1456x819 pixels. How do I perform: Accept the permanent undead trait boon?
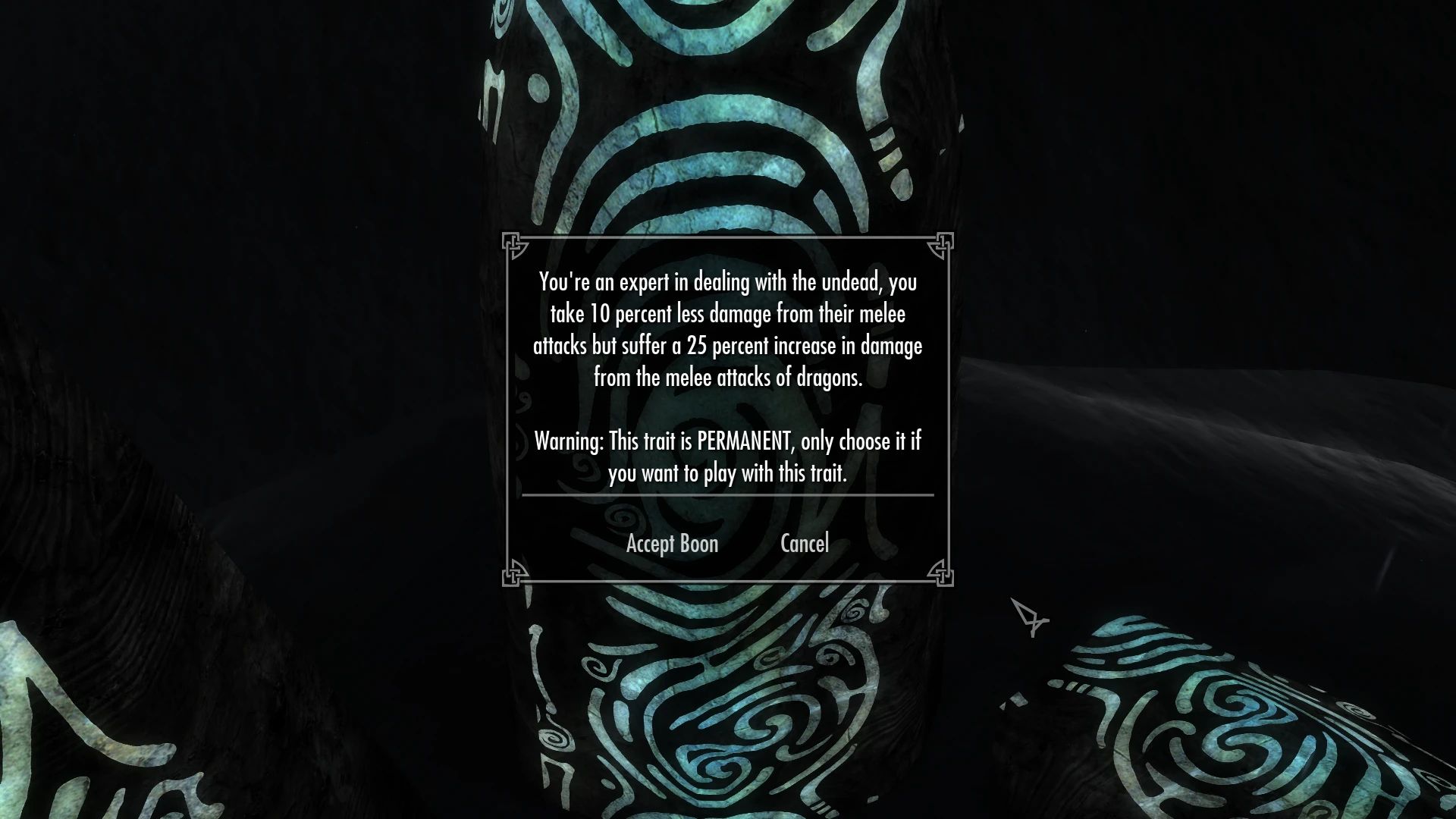click(672, 543)
